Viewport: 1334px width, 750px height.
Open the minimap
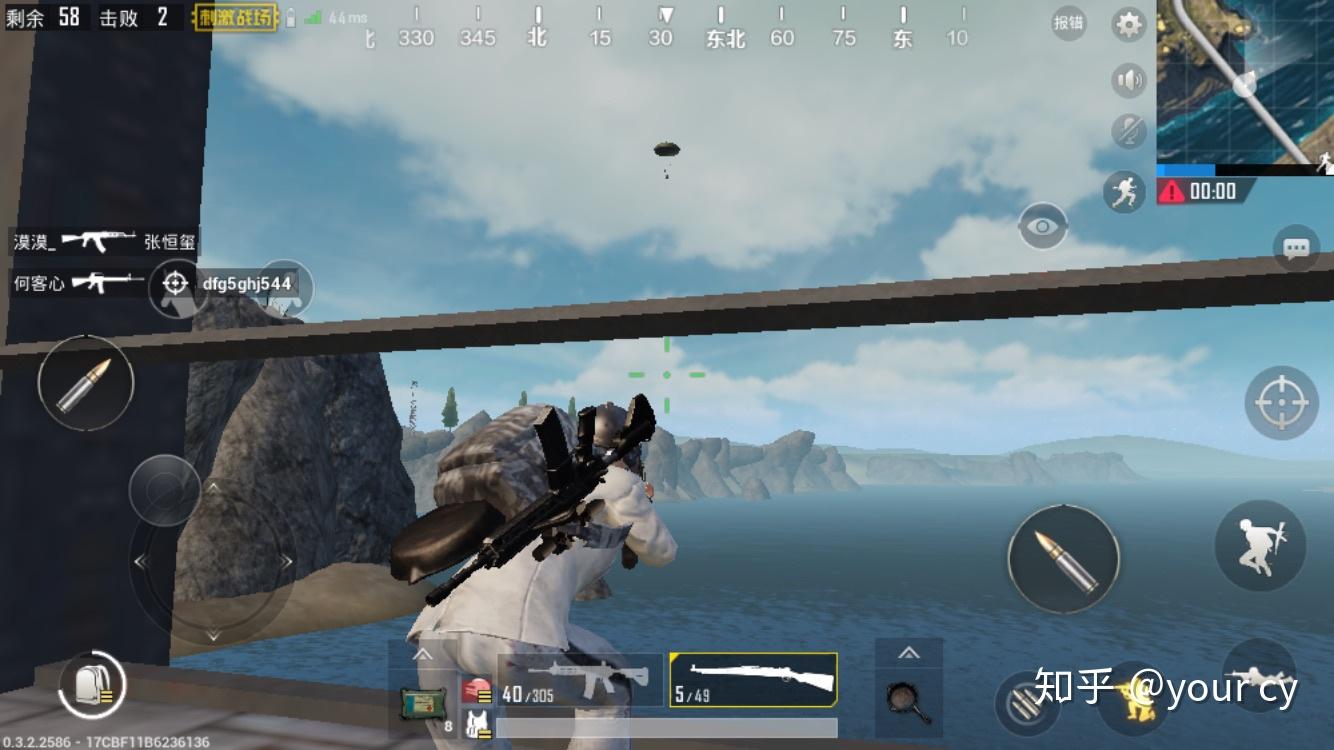click(1245, 82)
